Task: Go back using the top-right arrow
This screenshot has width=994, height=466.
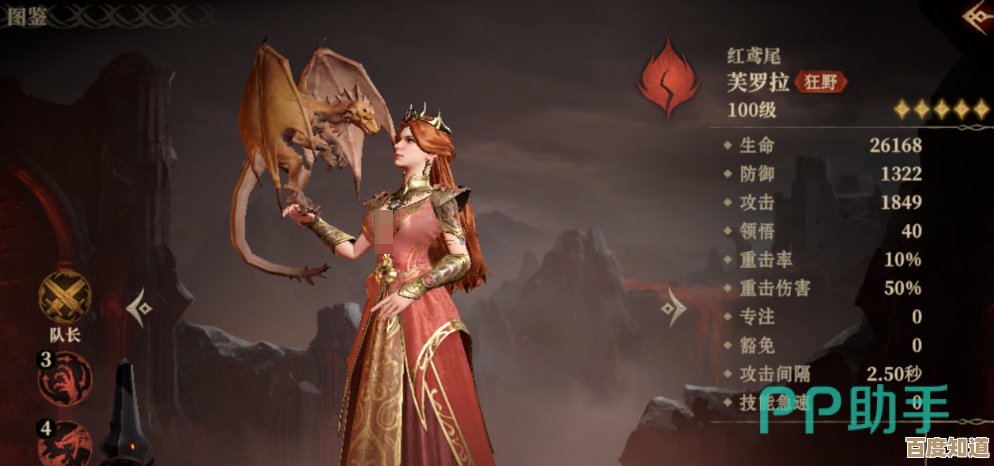Action: 976,17
